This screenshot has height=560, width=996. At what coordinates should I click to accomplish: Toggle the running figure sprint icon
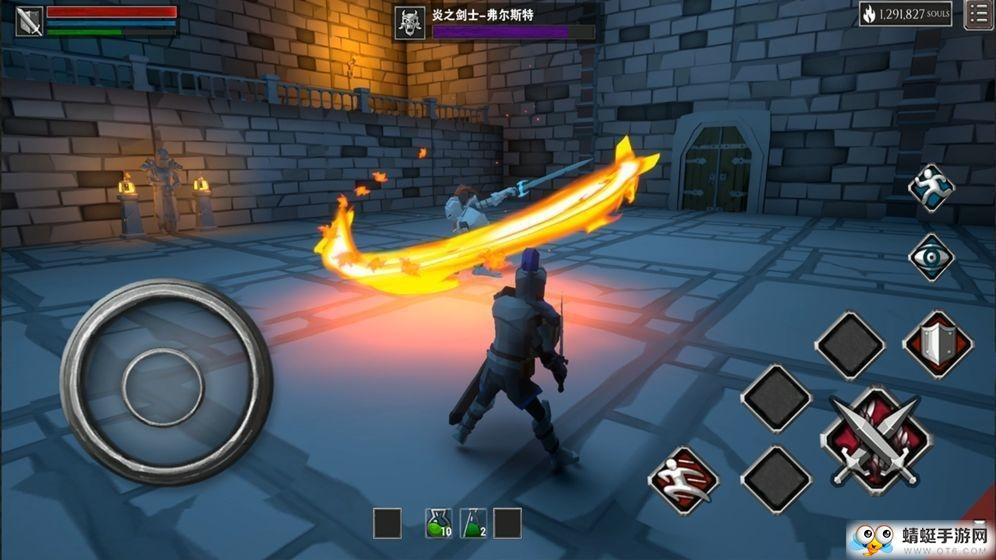[x=931, y=190]
